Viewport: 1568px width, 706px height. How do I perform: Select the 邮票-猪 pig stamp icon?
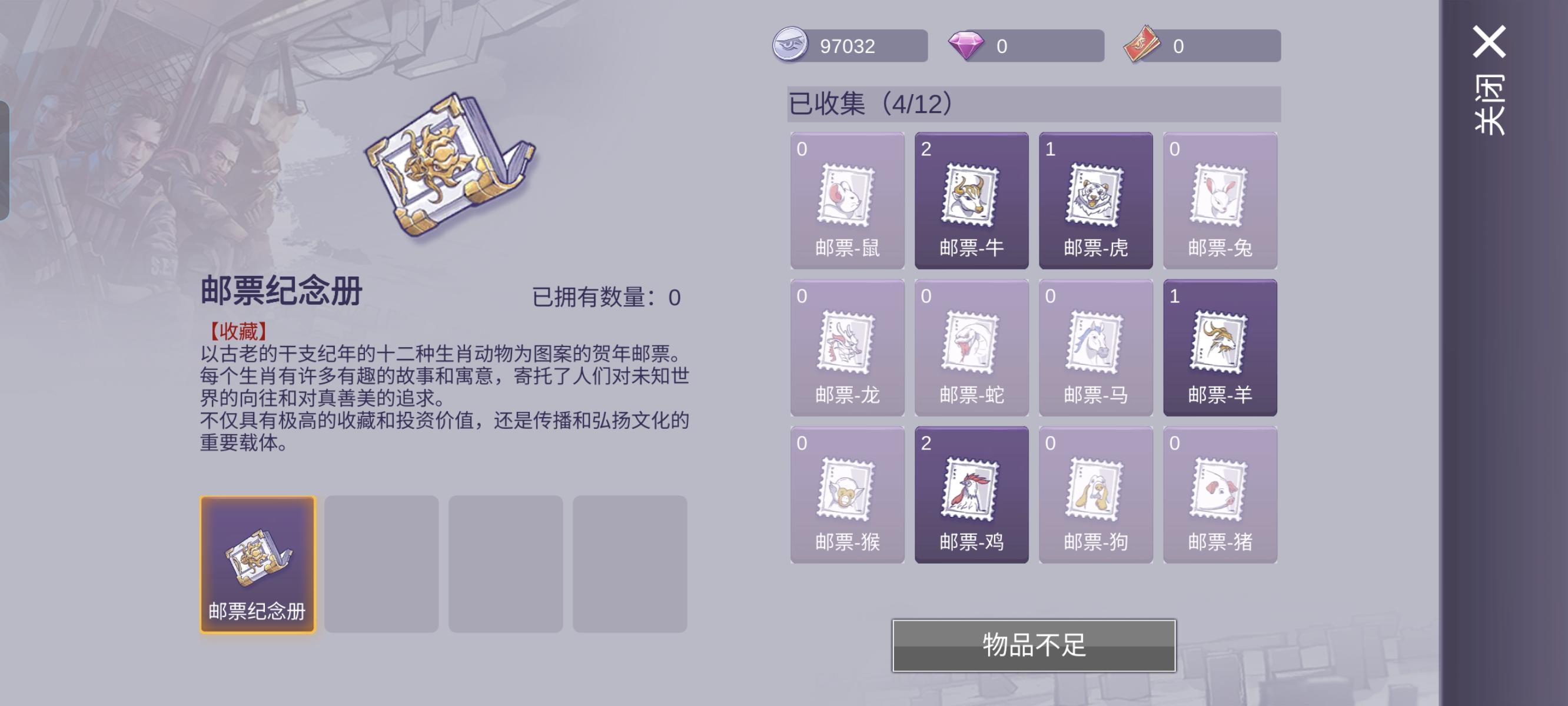tap(1219, 494)
